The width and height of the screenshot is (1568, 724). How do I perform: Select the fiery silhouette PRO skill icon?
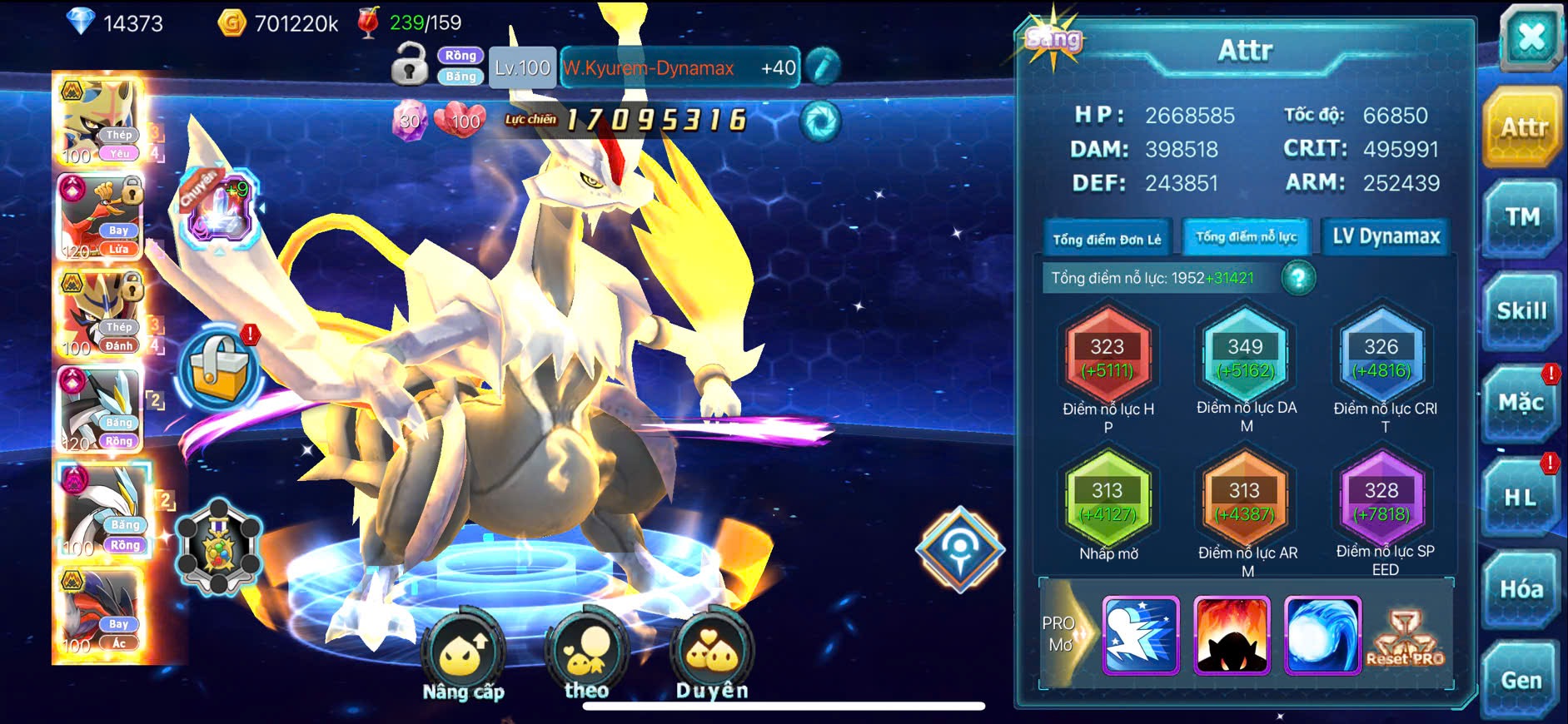coord(1232,635)
